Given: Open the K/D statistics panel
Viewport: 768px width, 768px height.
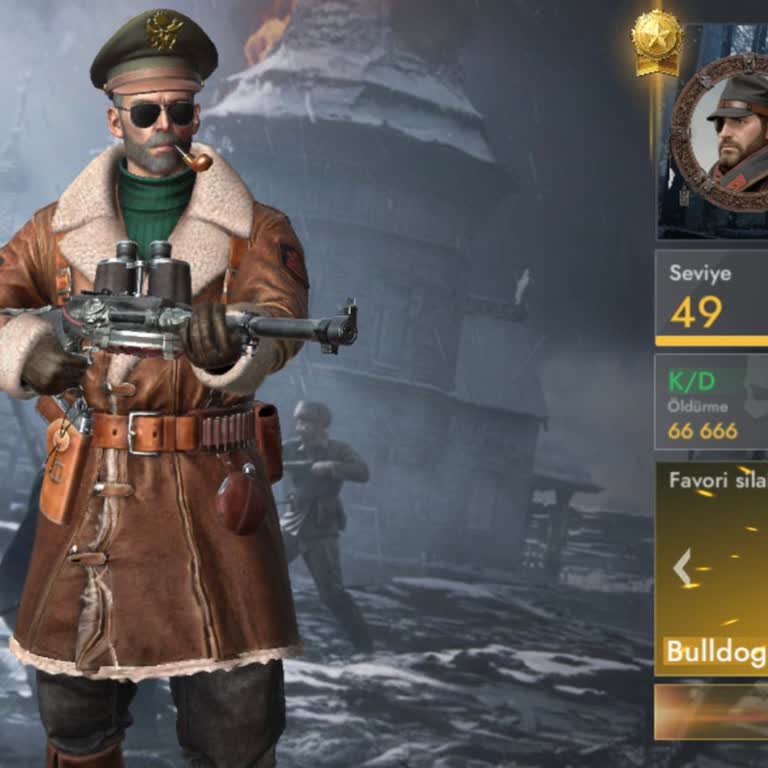Looking at the screenshot, I should pos(711,401).
